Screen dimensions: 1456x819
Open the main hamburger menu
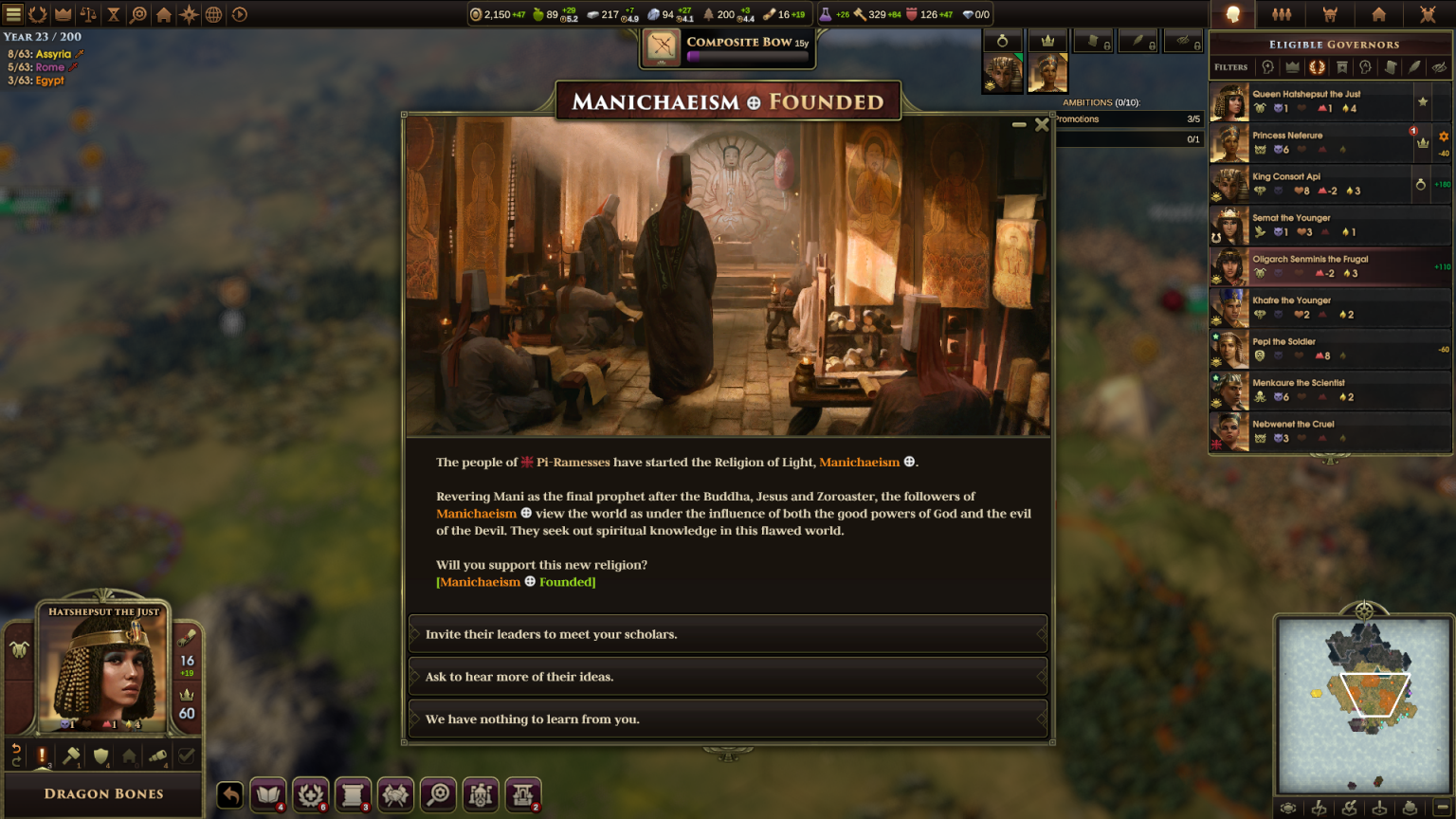[x=12, y=13]
